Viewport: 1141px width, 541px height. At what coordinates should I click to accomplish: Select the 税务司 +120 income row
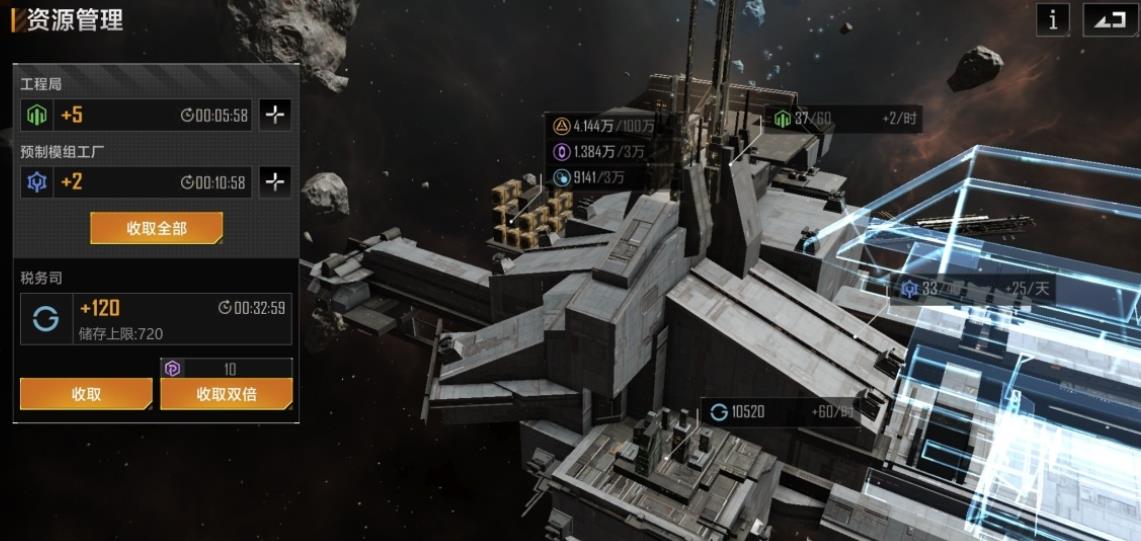click(156, 318)
